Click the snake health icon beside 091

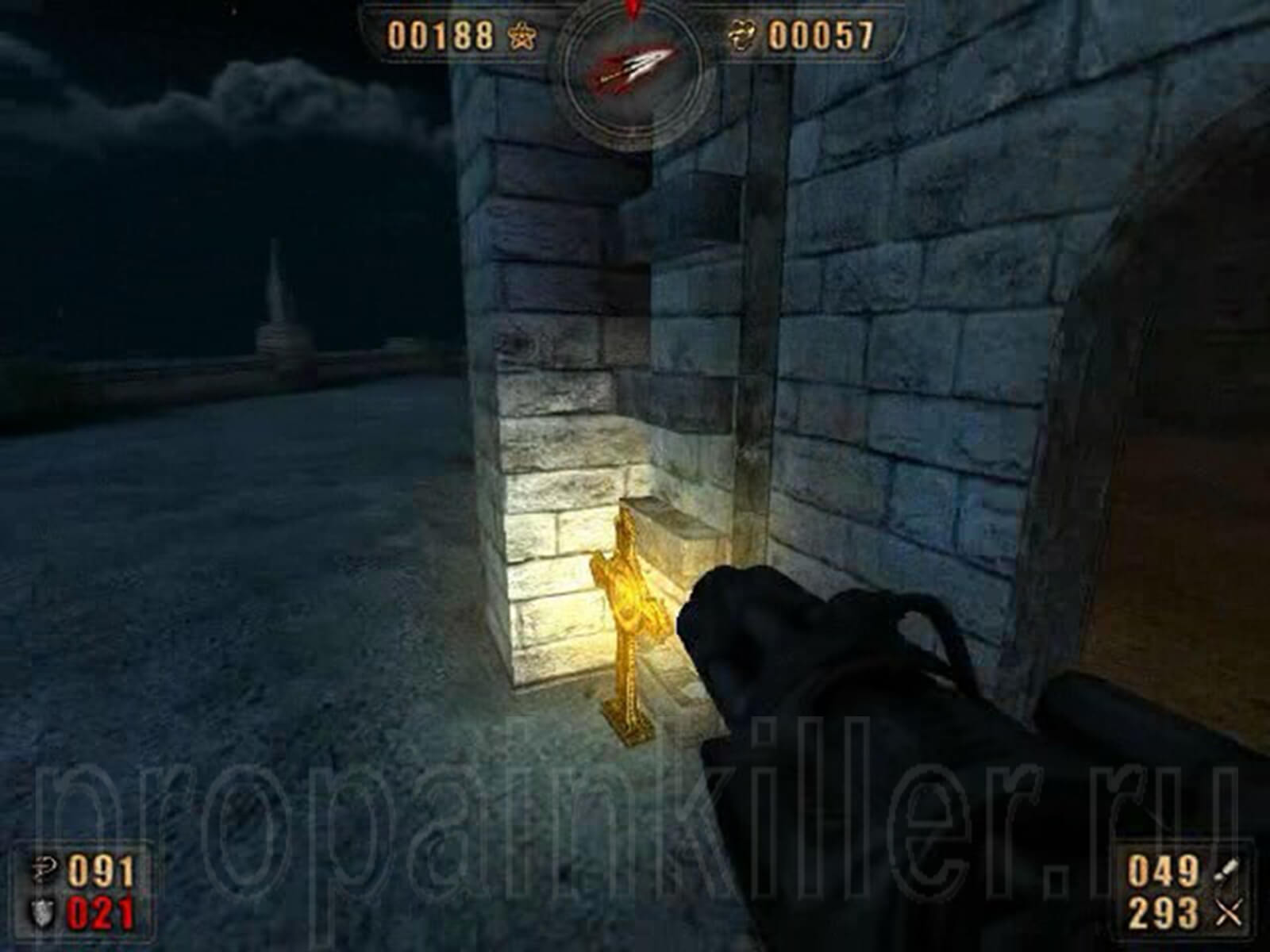pyautogui.click(x=44, y=869)
